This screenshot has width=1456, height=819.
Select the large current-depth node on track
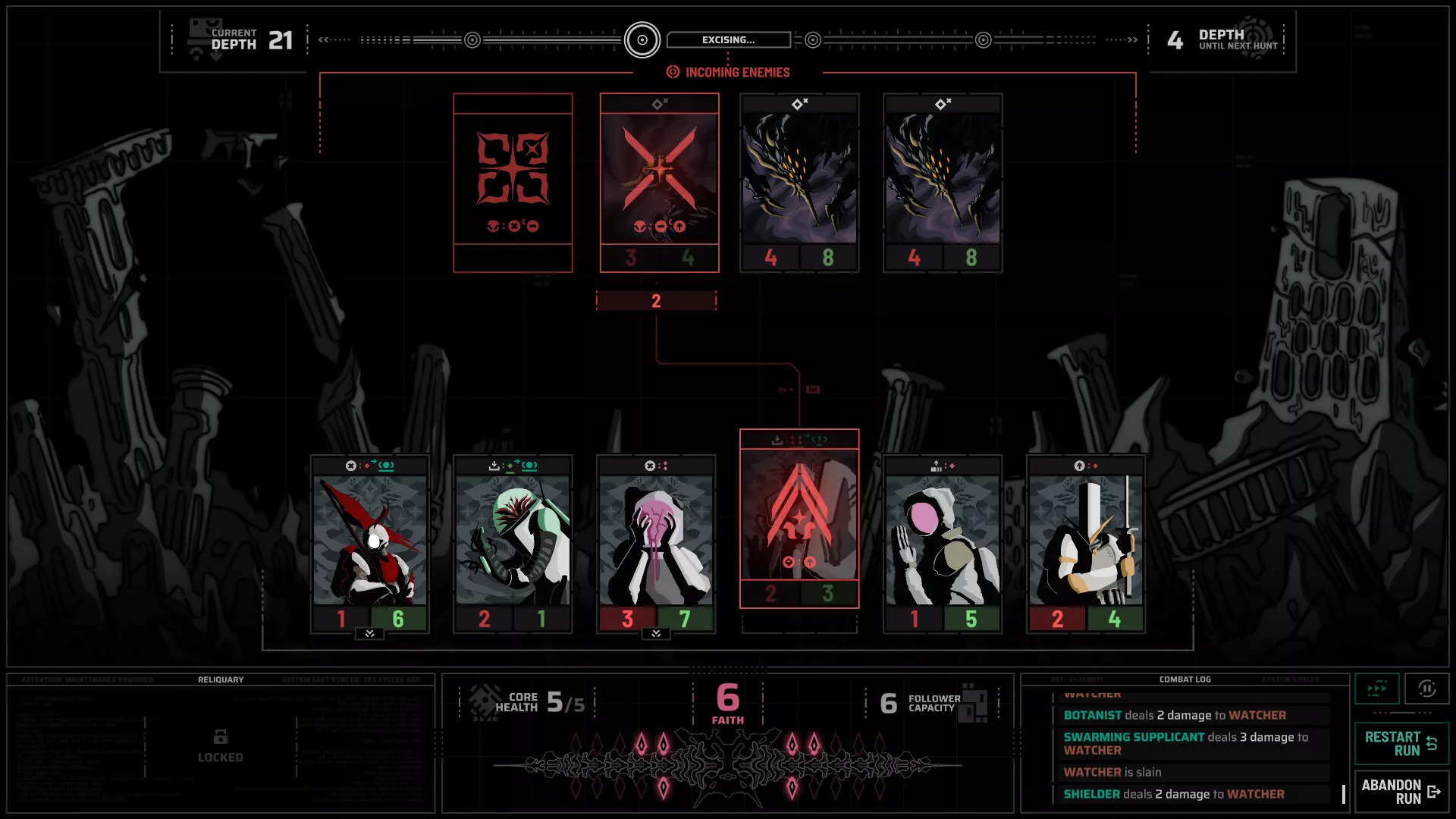tap(642, 40)
